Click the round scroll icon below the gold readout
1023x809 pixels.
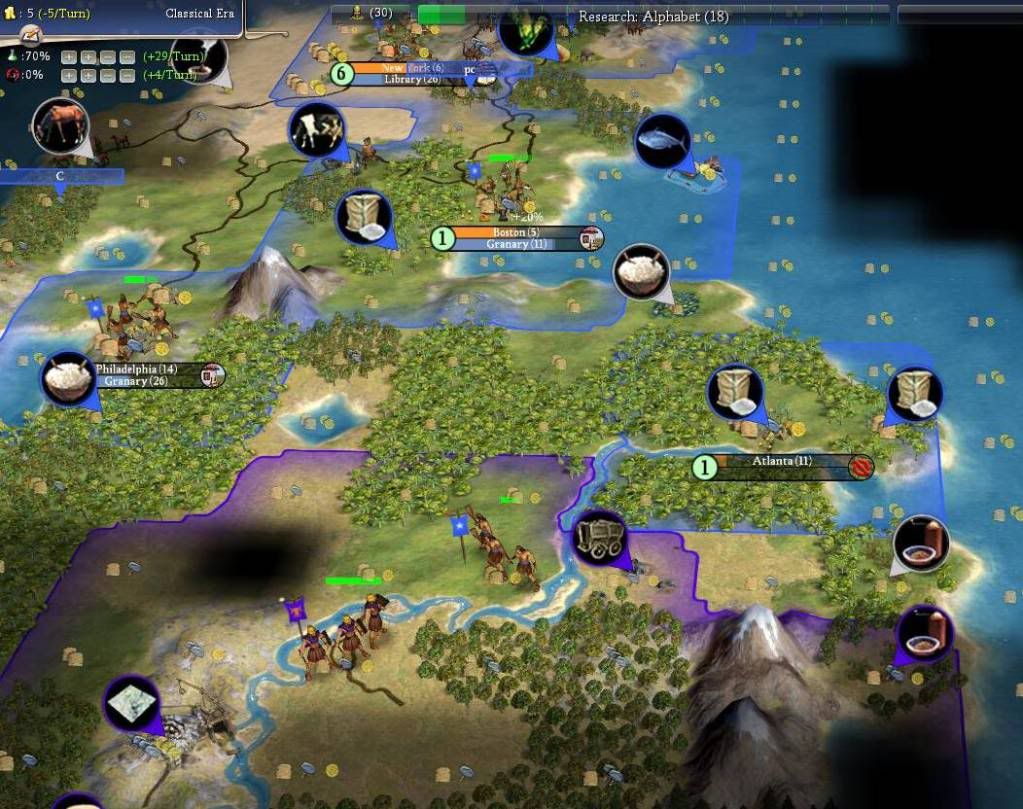coord(32,35)
